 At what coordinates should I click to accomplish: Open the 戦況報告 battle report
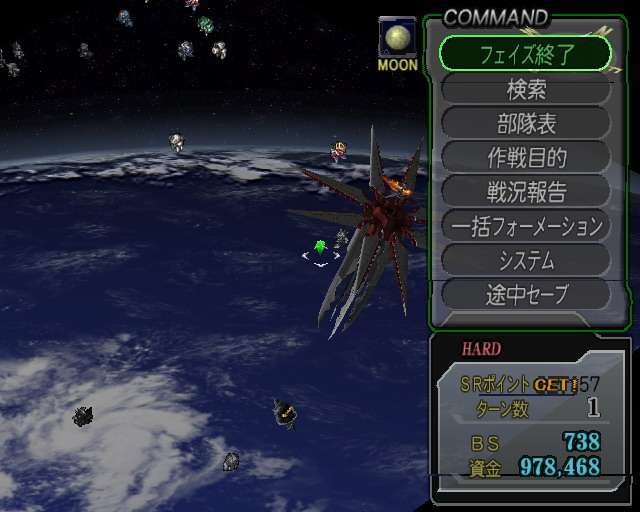[x=525, y=192]
